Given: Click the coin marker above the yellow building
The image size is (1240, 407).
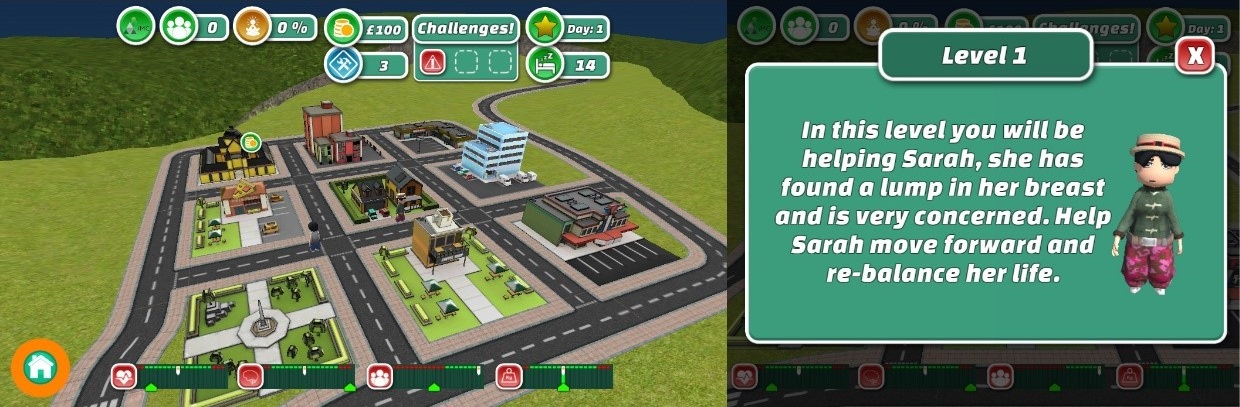Looking at the screenshot, I should (250, 141).
